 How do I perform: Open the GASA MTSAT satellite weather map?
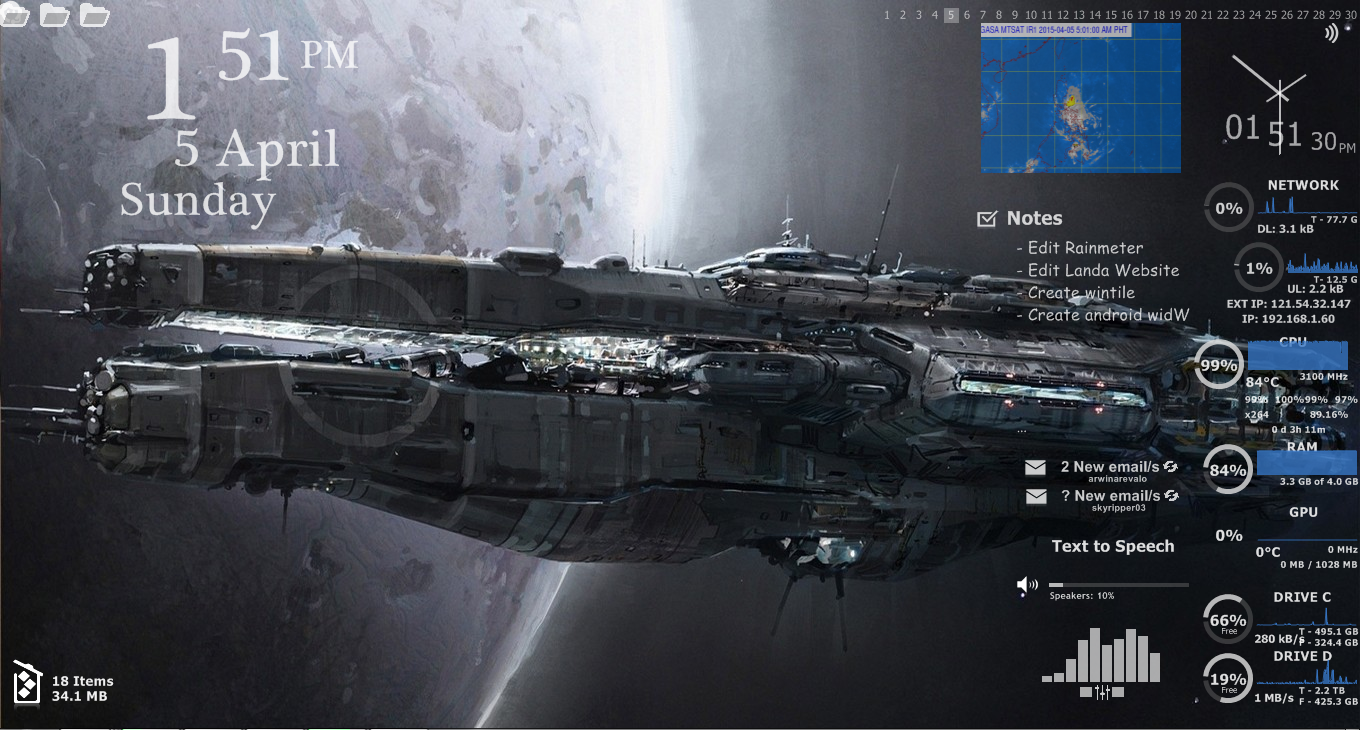pos(1080,98)
